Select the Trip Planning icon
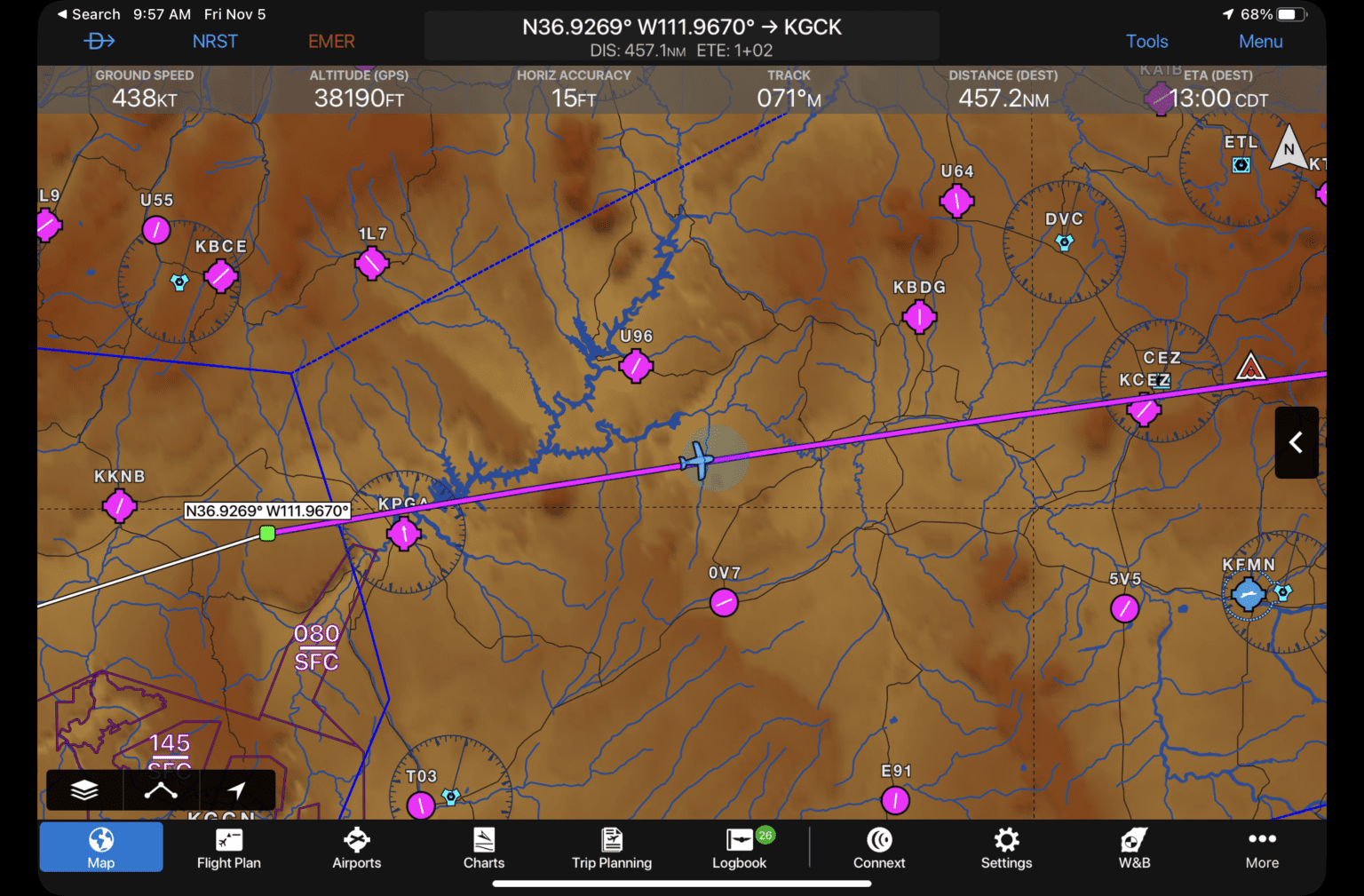The width and height of the screenshot is (1364, 896). pyautogui.click(x=612, y=846)
